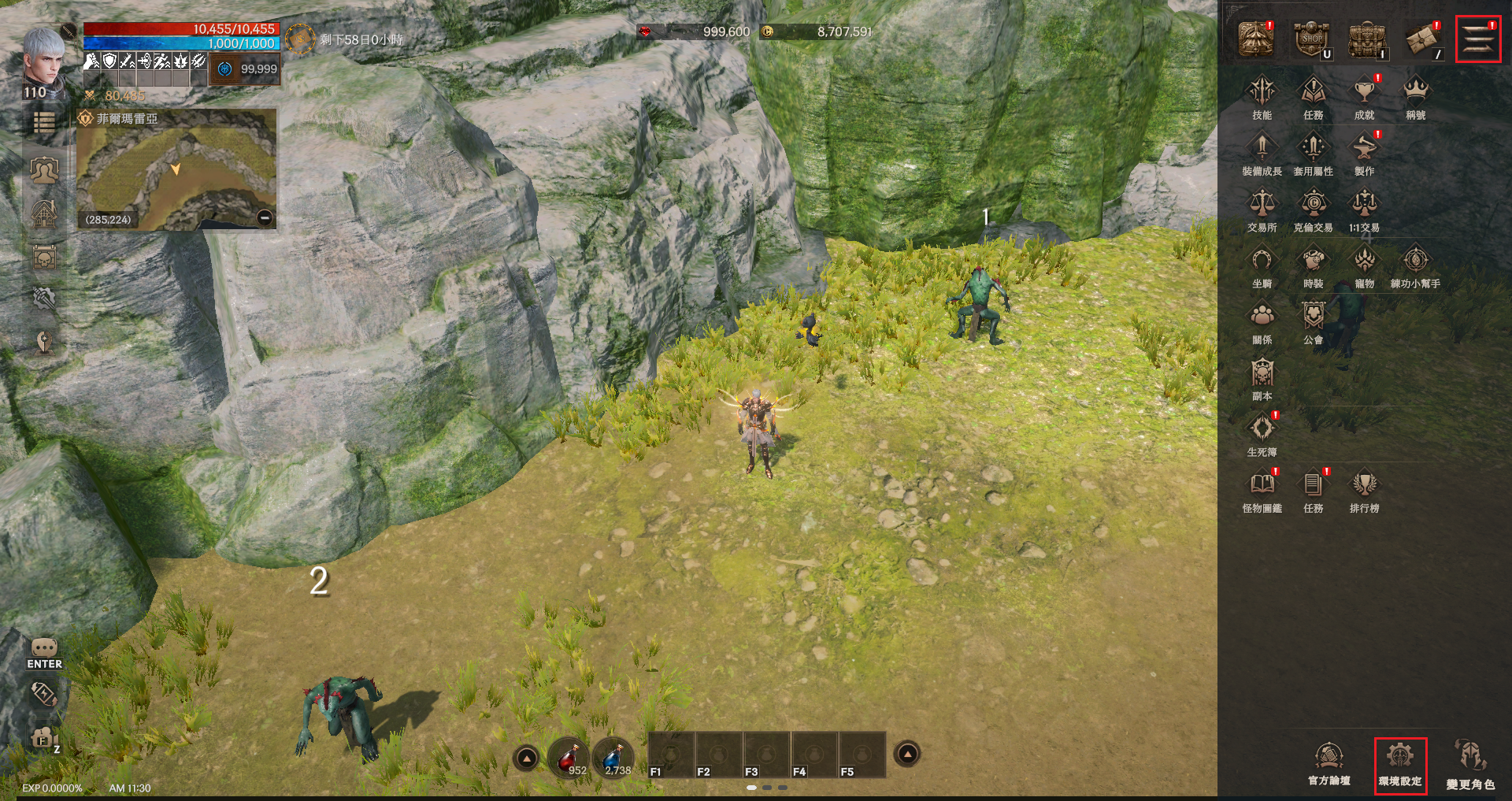The image size is (1512, 801).
Task: Click the 變更角色 change character button
Action: pos(1469,764)
